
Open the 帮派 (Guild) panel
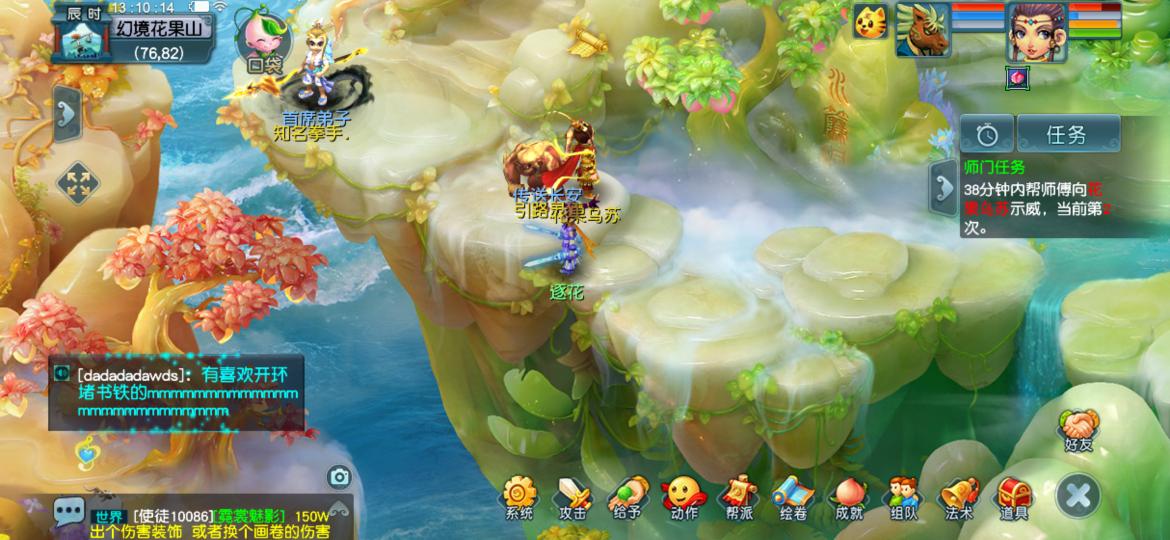(739, 497)
